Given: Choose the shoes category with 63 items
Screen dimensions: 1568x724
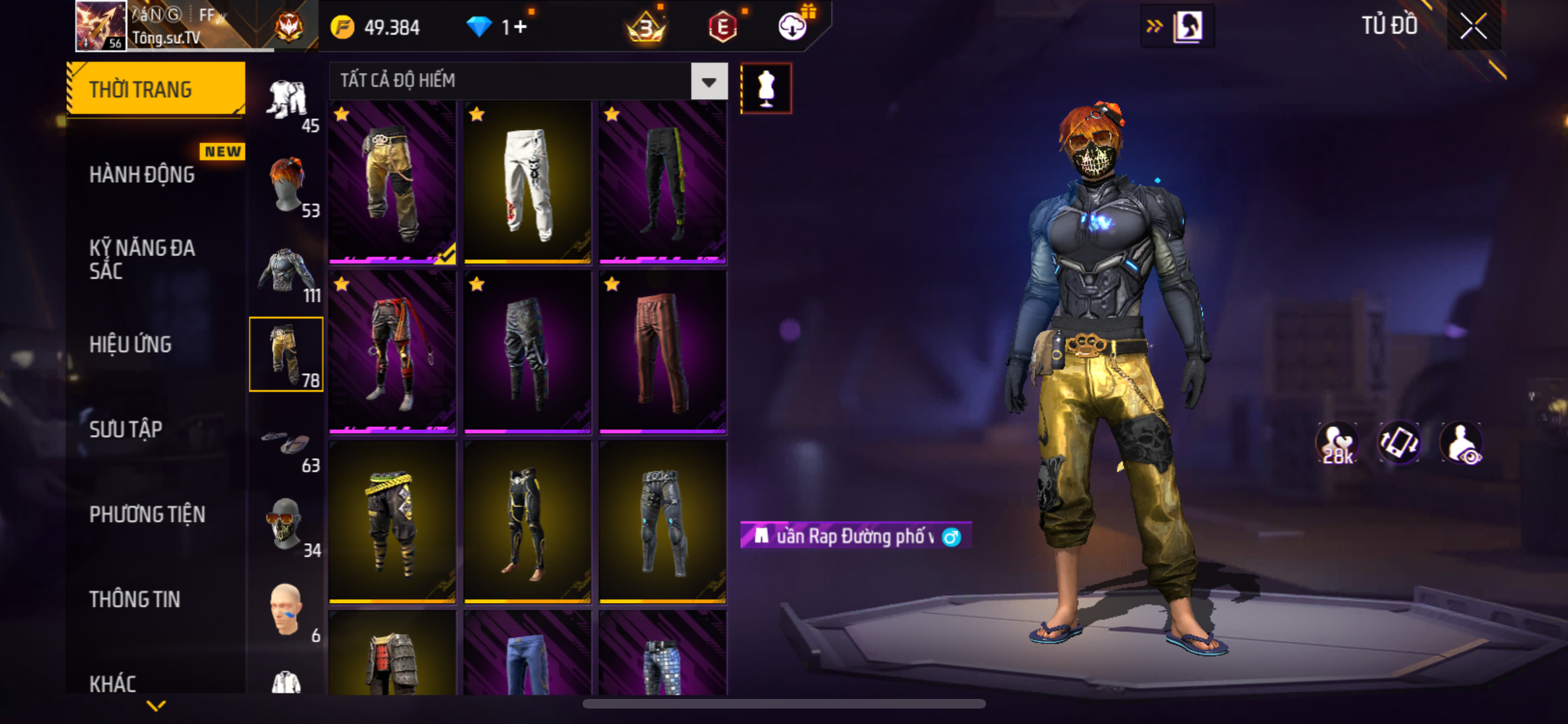Looking at the screenshot, I should [x=287, y=444].
